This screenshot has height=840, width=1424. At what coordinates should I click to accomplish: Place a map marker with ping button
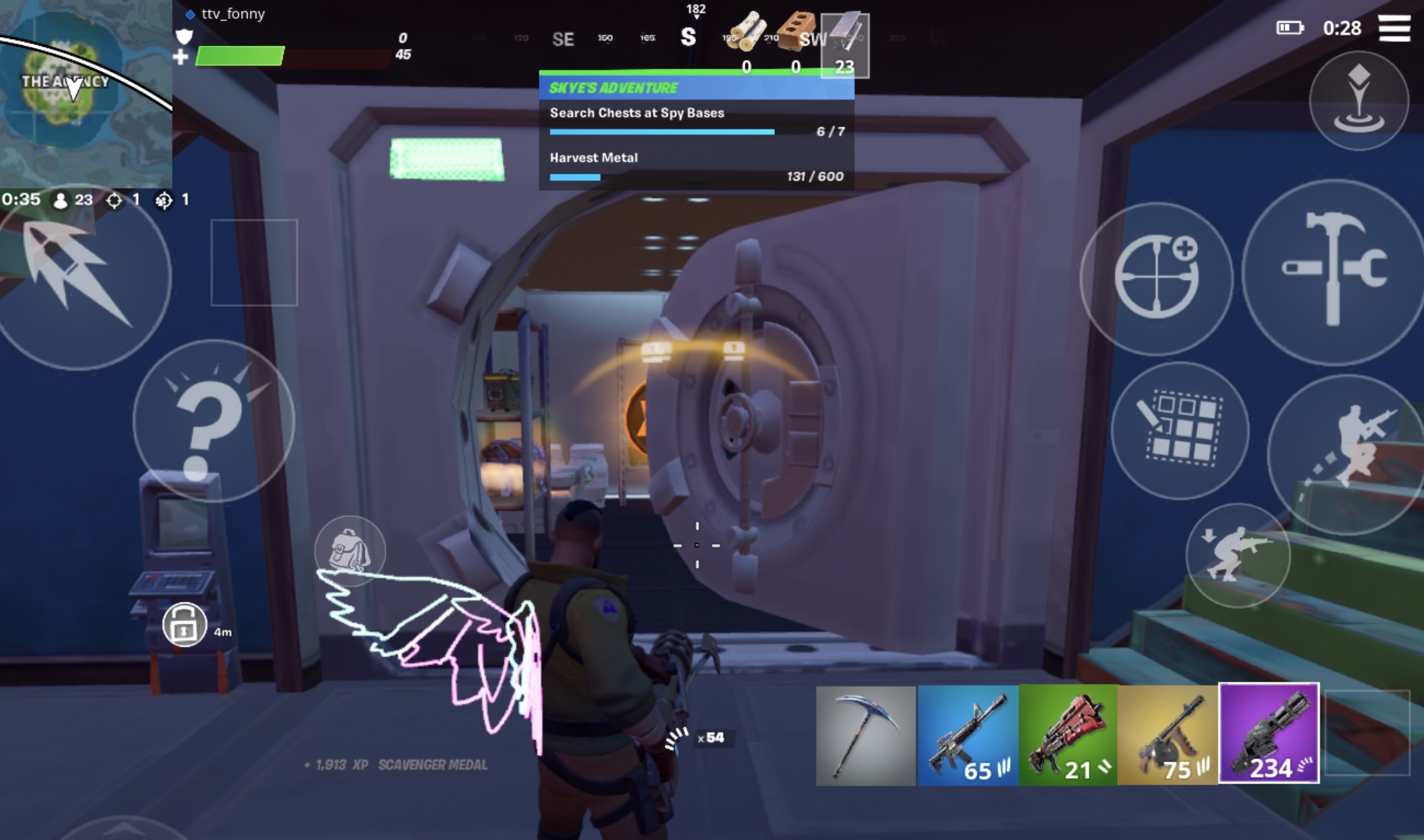pos(1359,101)
